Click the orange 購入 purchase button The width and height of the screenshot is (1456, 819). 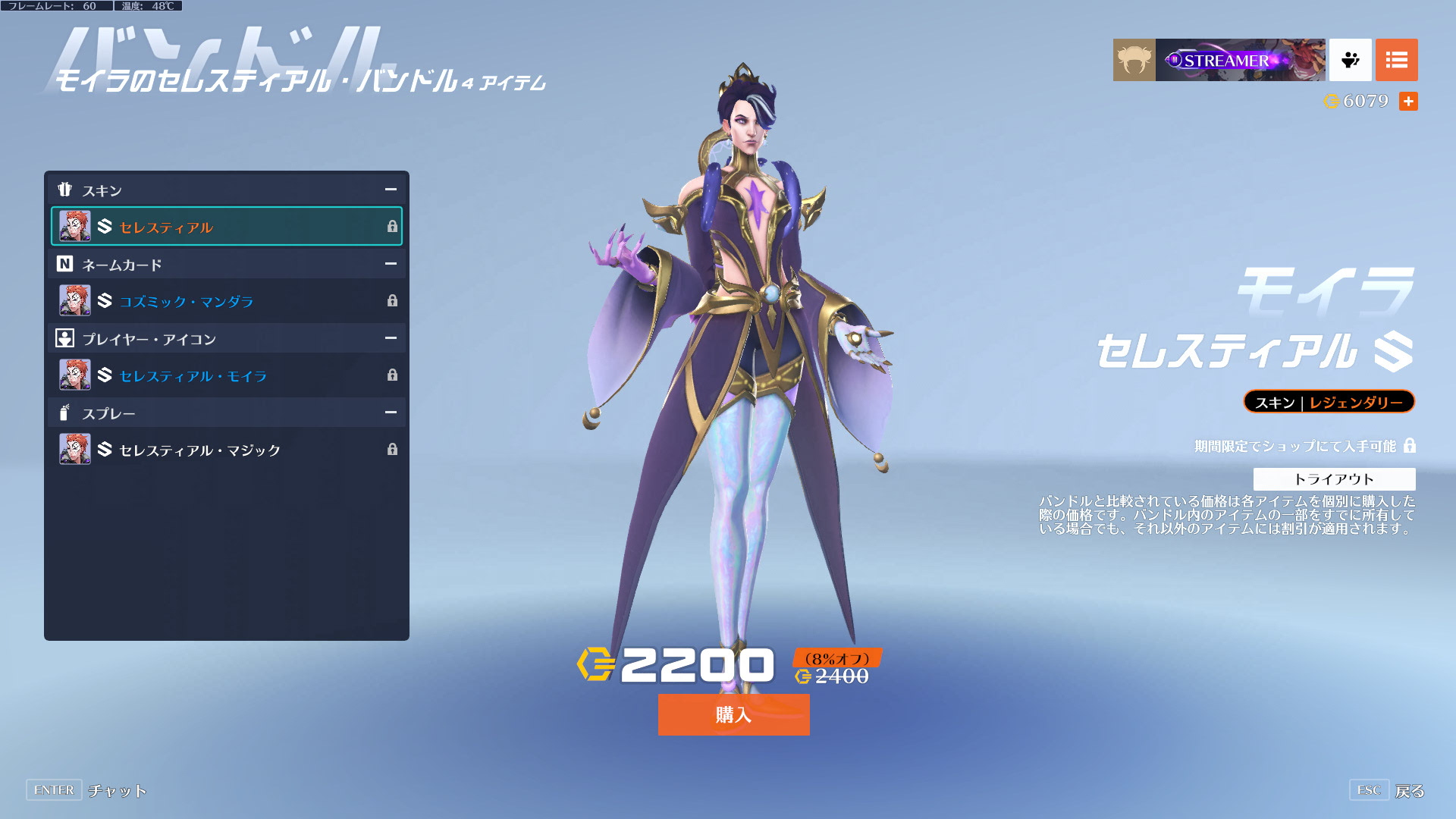click(733, 714)
